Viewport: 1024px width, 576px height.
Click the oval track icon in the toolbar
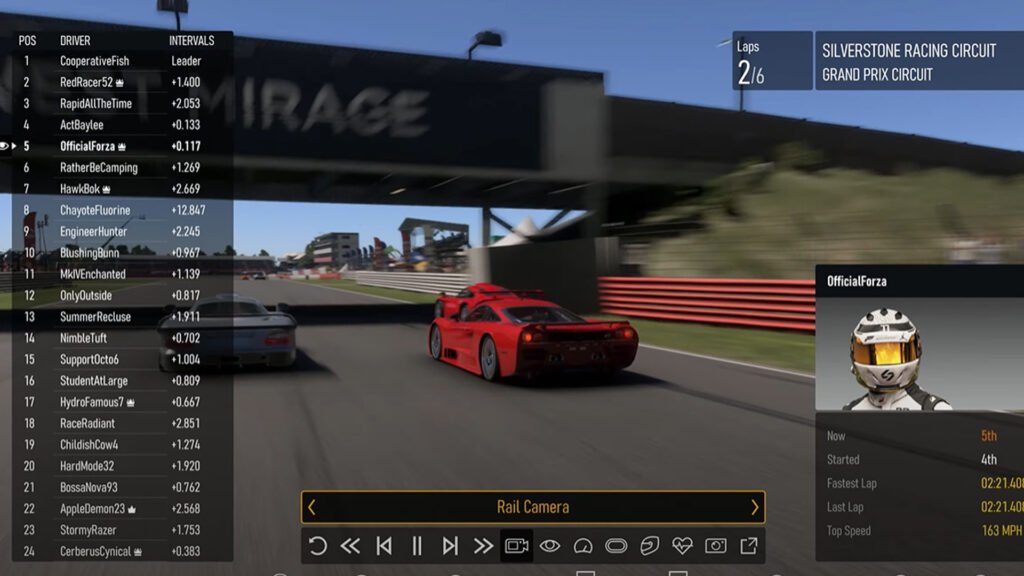click(x=616, y=546)
